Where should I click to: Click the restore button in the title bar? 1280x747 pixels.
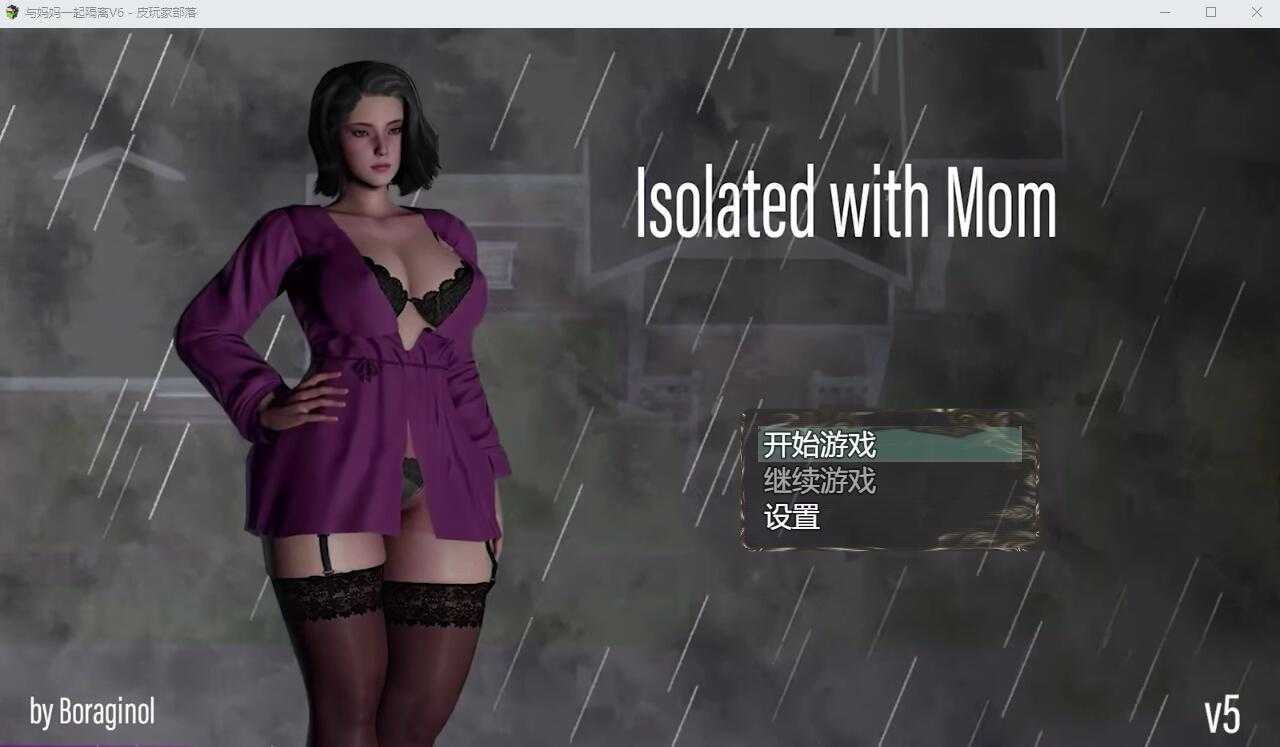click(x=1210, y=12)
